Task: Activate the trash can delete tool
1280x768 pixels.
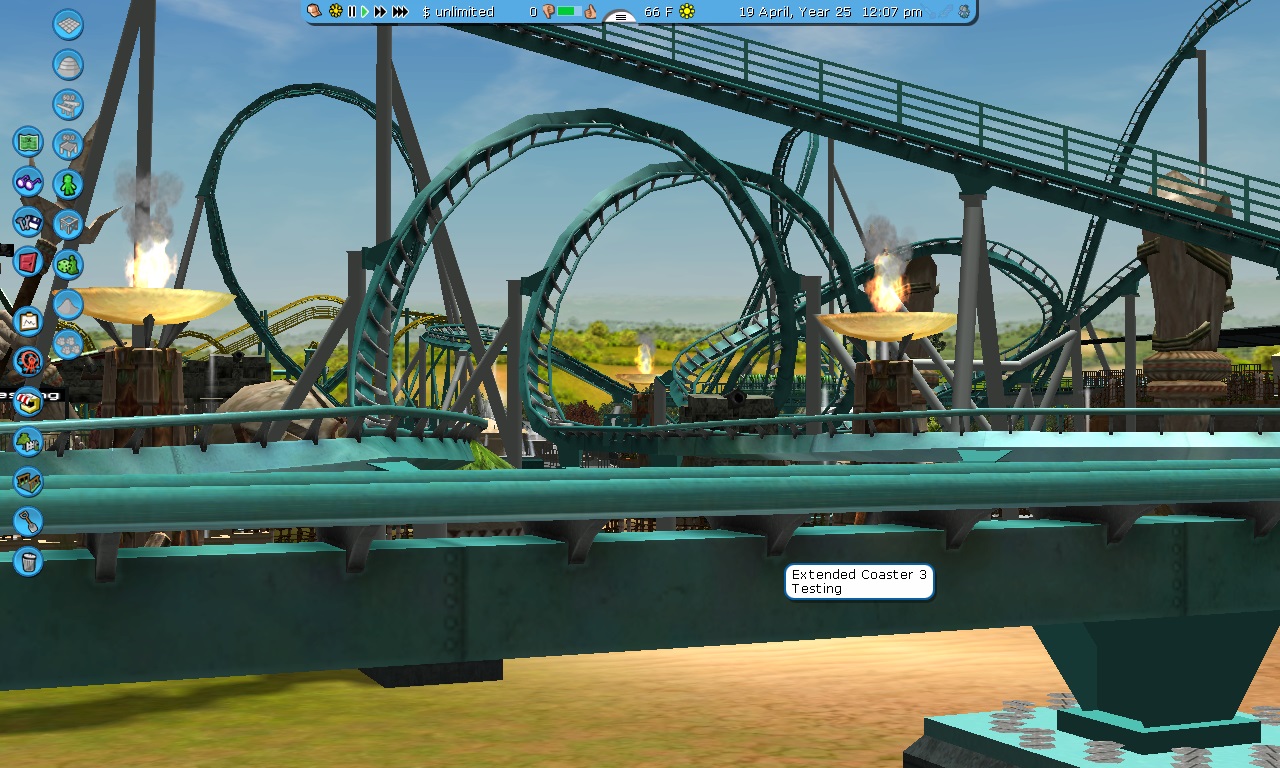Action: (28, 561)
